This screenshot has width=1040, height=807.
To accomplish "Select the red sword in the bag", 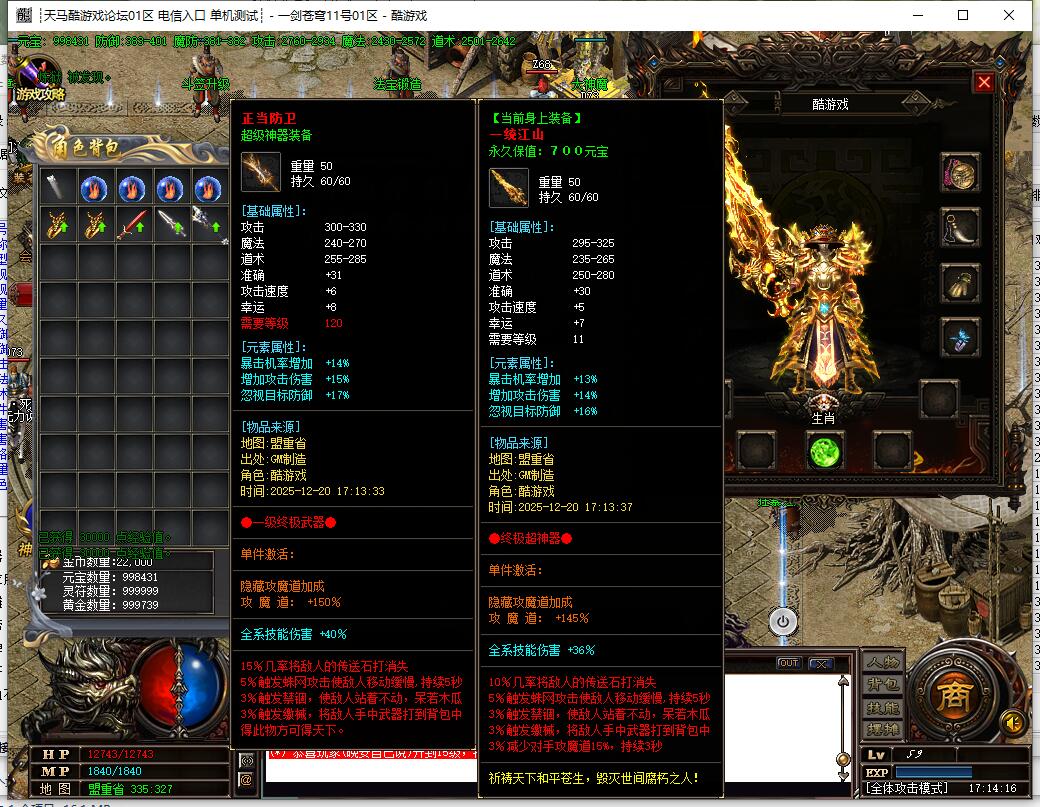I will point(132,224).
